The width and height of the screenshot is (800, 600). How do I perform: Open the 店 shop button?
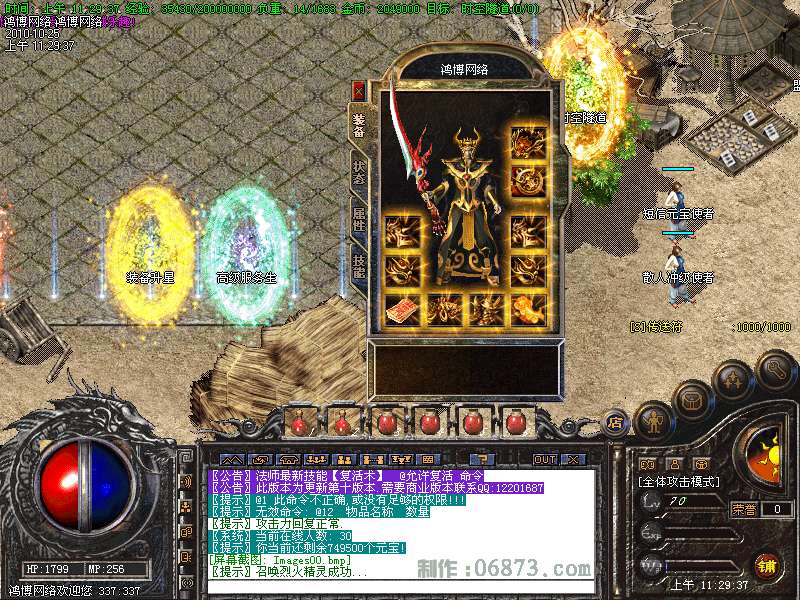point(614,421)
